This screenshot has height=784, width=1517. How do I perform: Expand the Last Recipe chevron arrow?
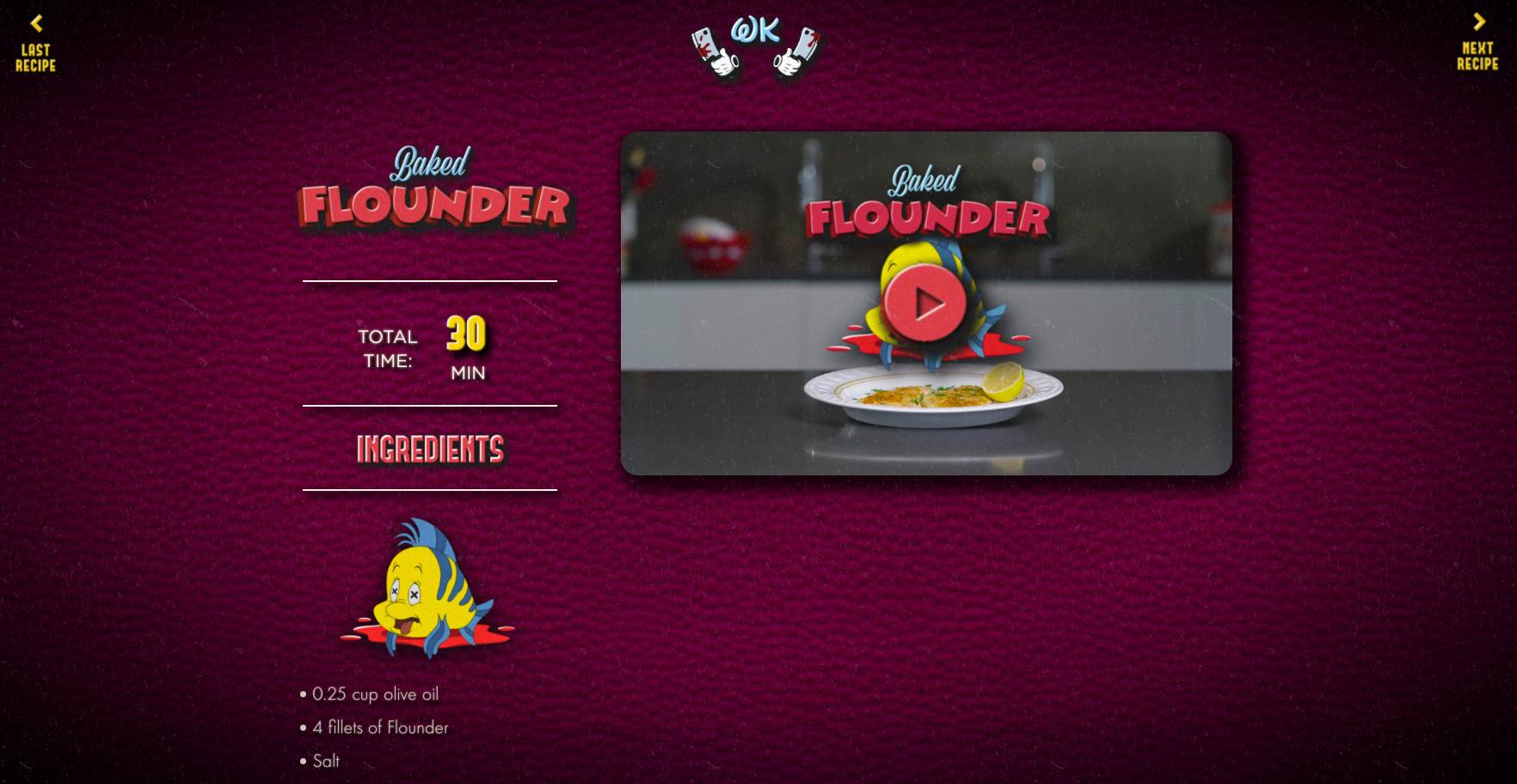coord(35,21)
